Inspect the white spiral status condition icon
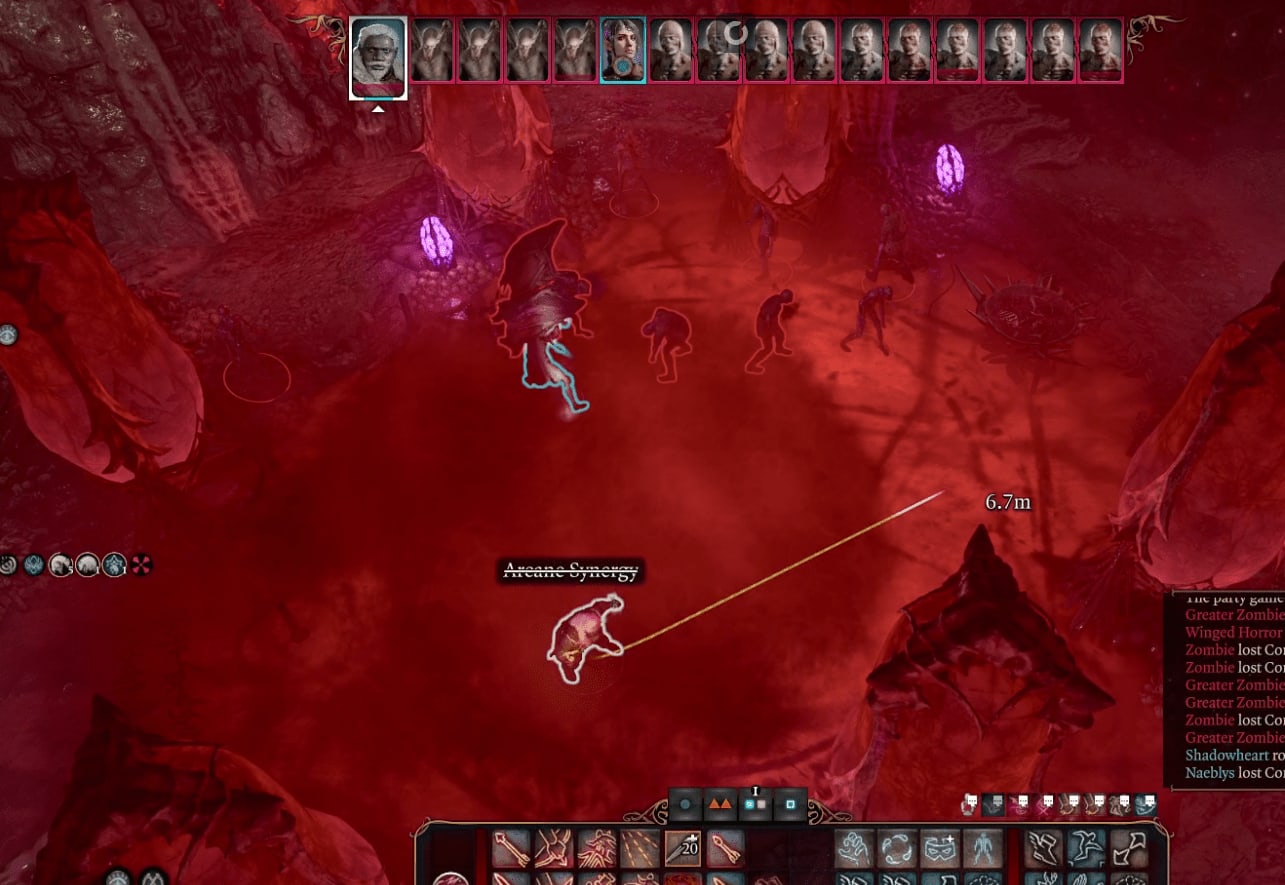The height and width of the screenshot is (885, 1285). [x=8, y=565]
